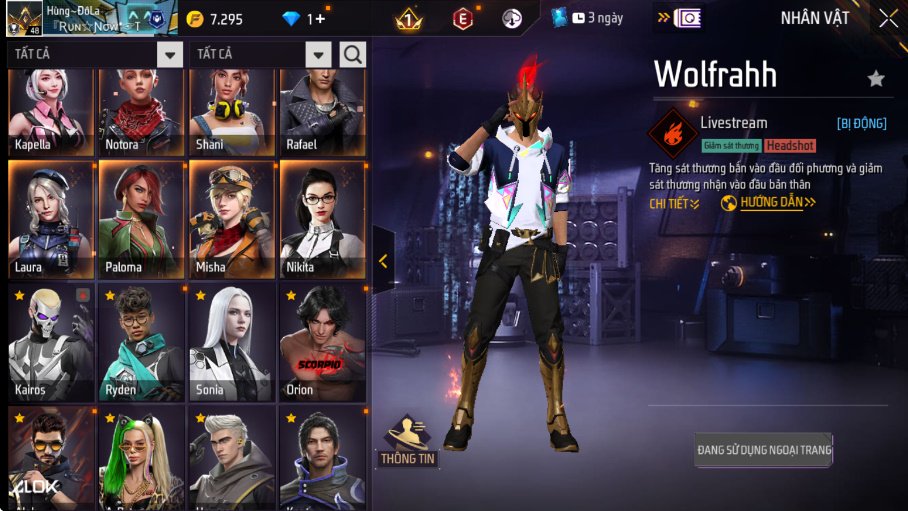
Task: Click the ĐANG SỬ DỤNG NGOẠI TRANG button
Action: (x=764, y=450)
